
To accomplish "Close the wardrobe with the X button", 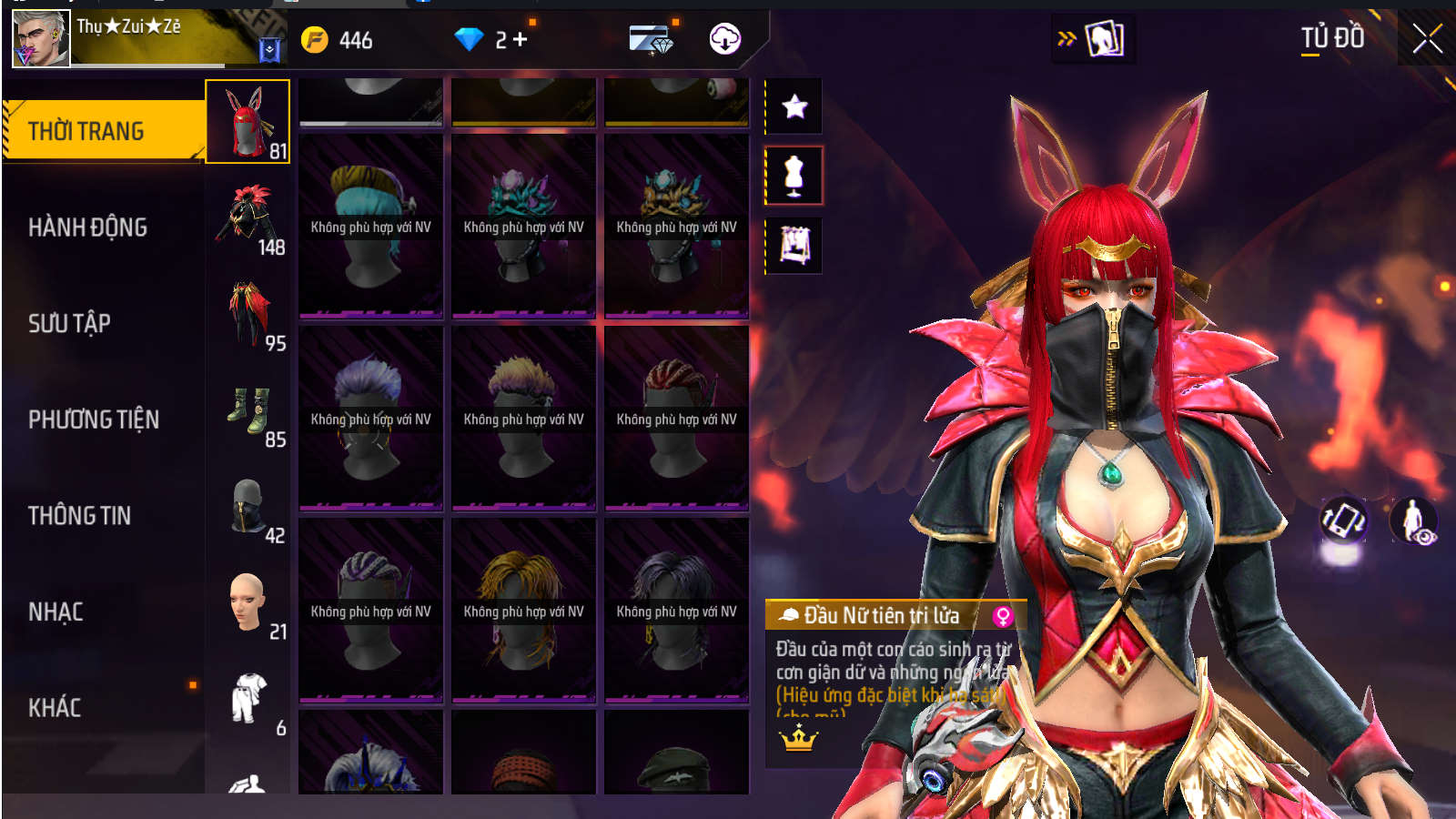I will (1427, 39).
